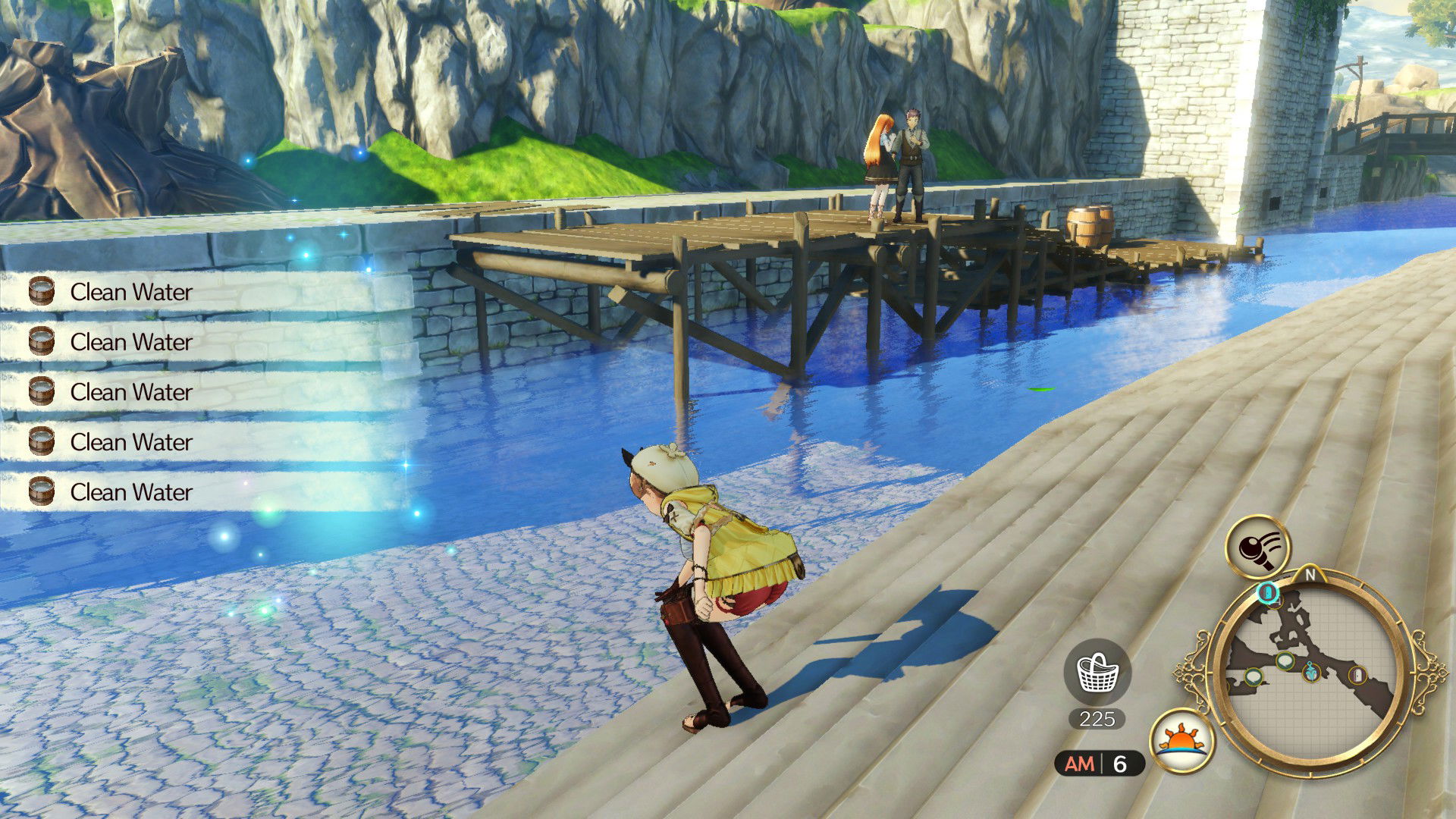Image resolution: width=1456 pixels, height=819 pixels.
Task: Select the second Clean Water entry
Action: (x=131, y=342)
